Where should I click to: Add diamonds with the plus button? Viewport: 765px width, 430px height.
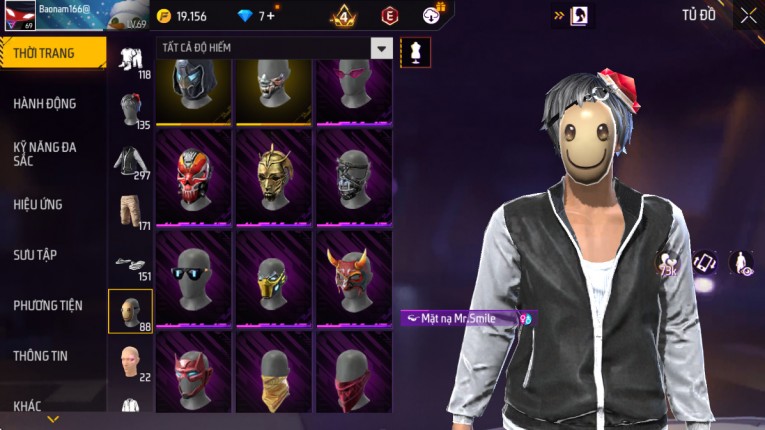[271, 16]
